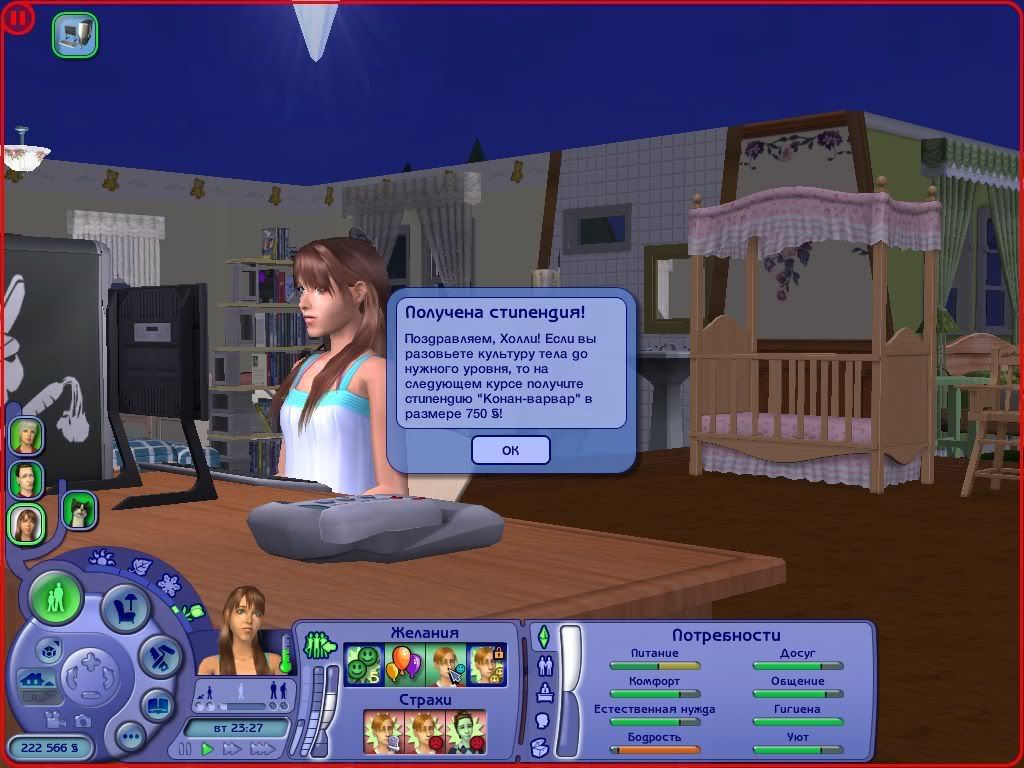1024x768 pixels.
Task: Open Buy mode with the armchair icon
Action: point(127,609)
